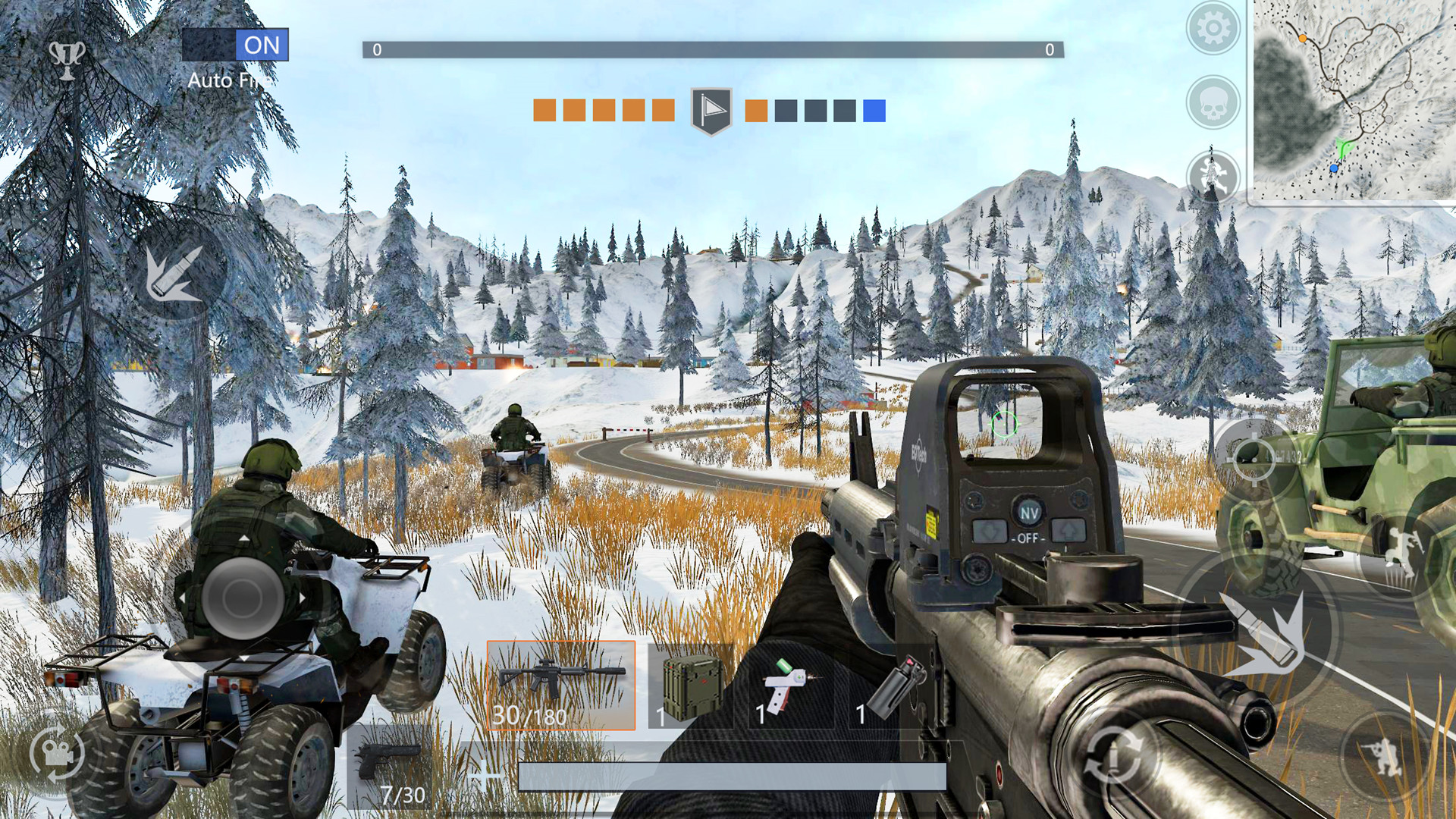Viewport: 1456px width, 819px height.
Task: Tap the crouching soldier stance button
Action: click(x=1383, y=755)
